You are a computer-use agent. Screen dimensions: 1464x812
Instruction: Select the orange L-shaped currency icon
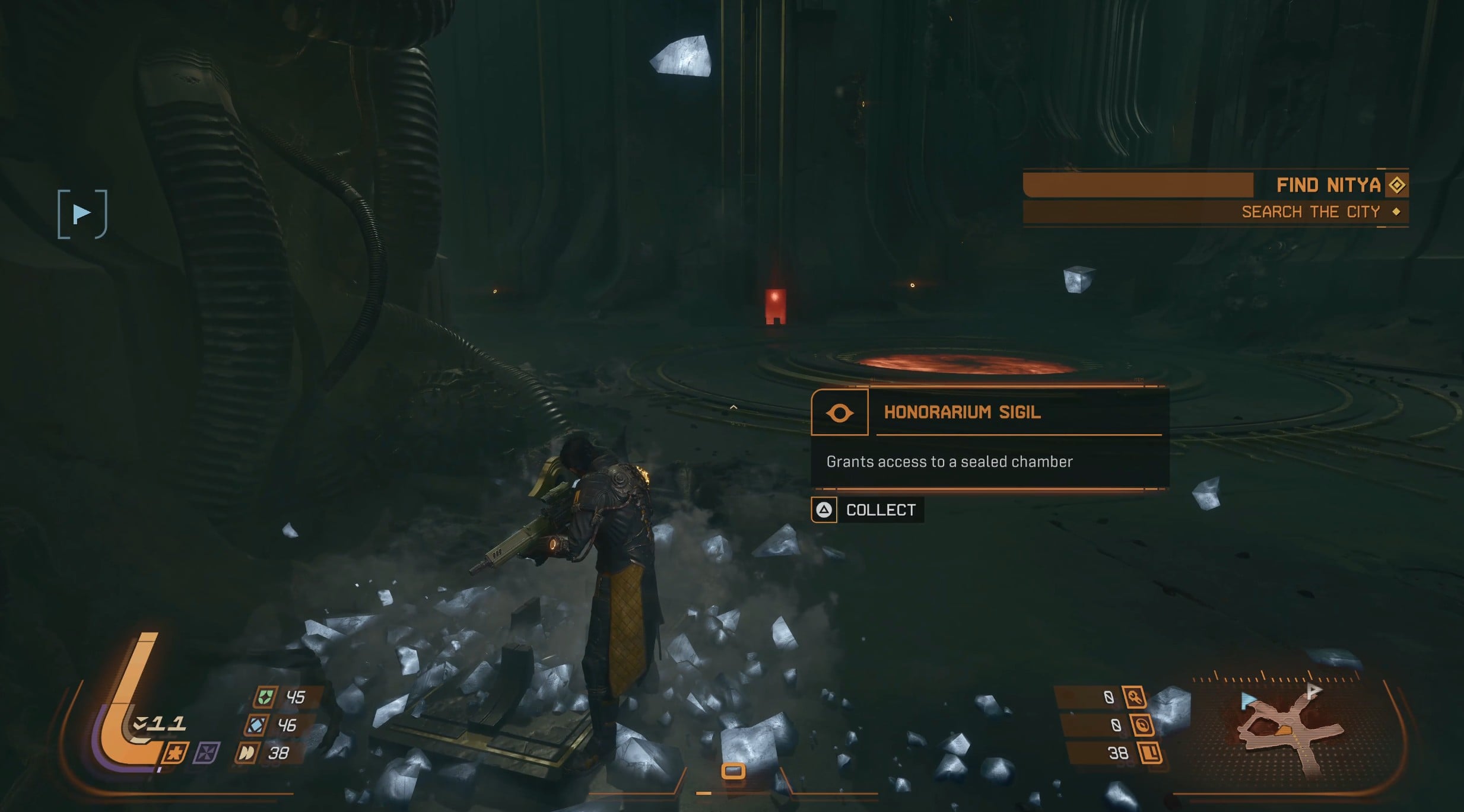pos(1149,753)
